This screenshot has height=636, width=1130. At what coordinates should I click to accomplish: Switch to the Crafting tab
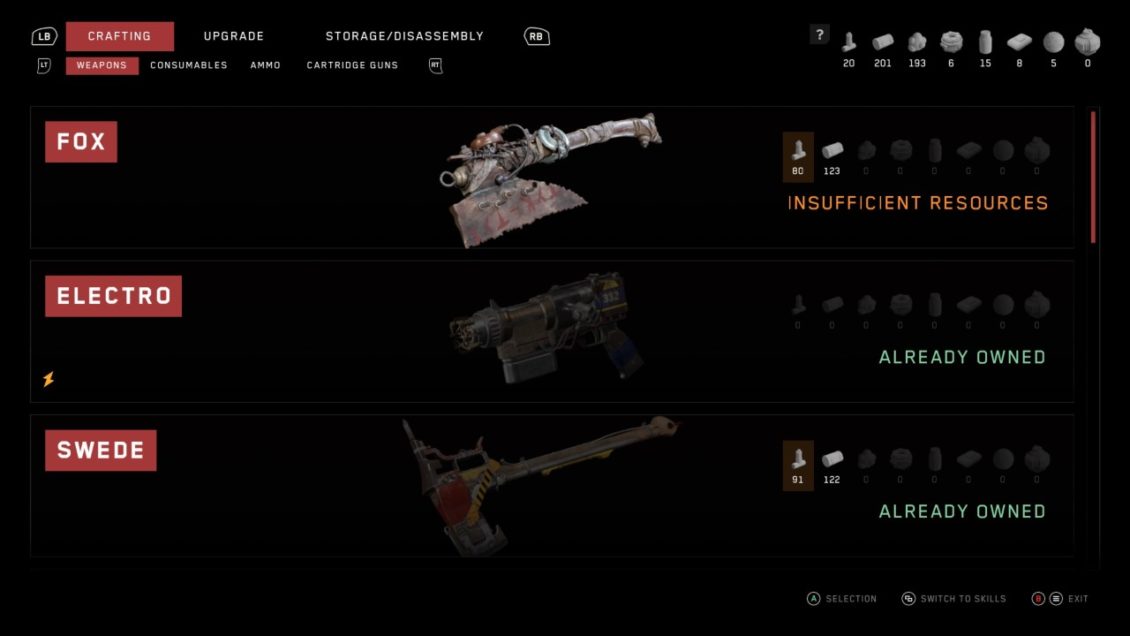(119, 36)
